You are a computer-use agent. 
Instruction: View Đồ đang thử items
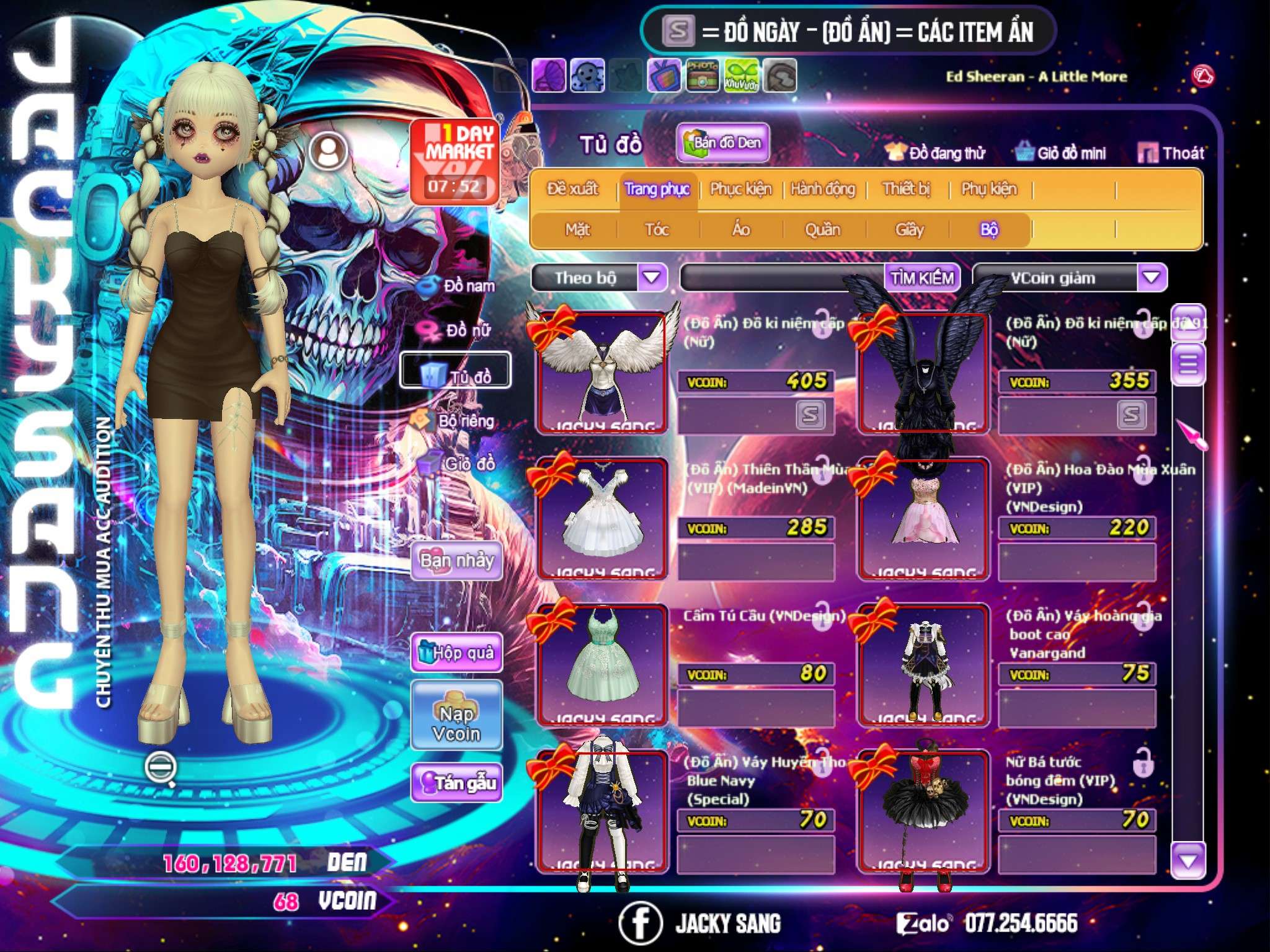tap(935, 152)
